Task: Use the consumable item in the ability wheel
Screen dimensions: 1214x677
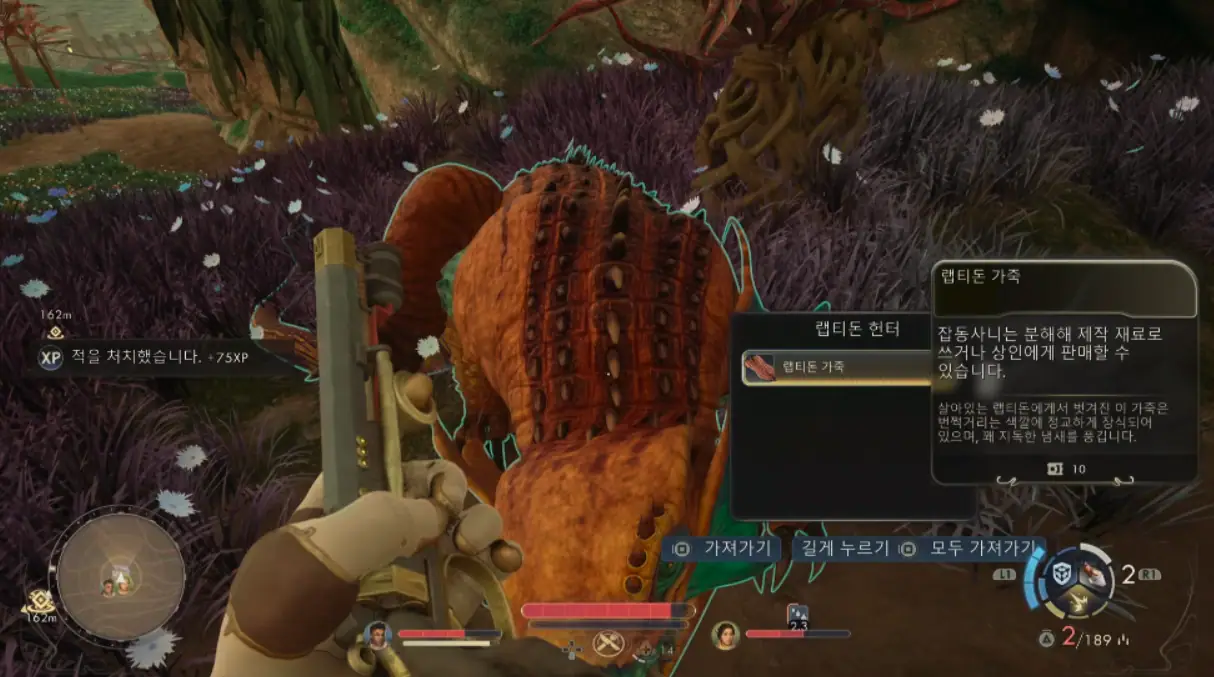Action: pos(1096,574)
